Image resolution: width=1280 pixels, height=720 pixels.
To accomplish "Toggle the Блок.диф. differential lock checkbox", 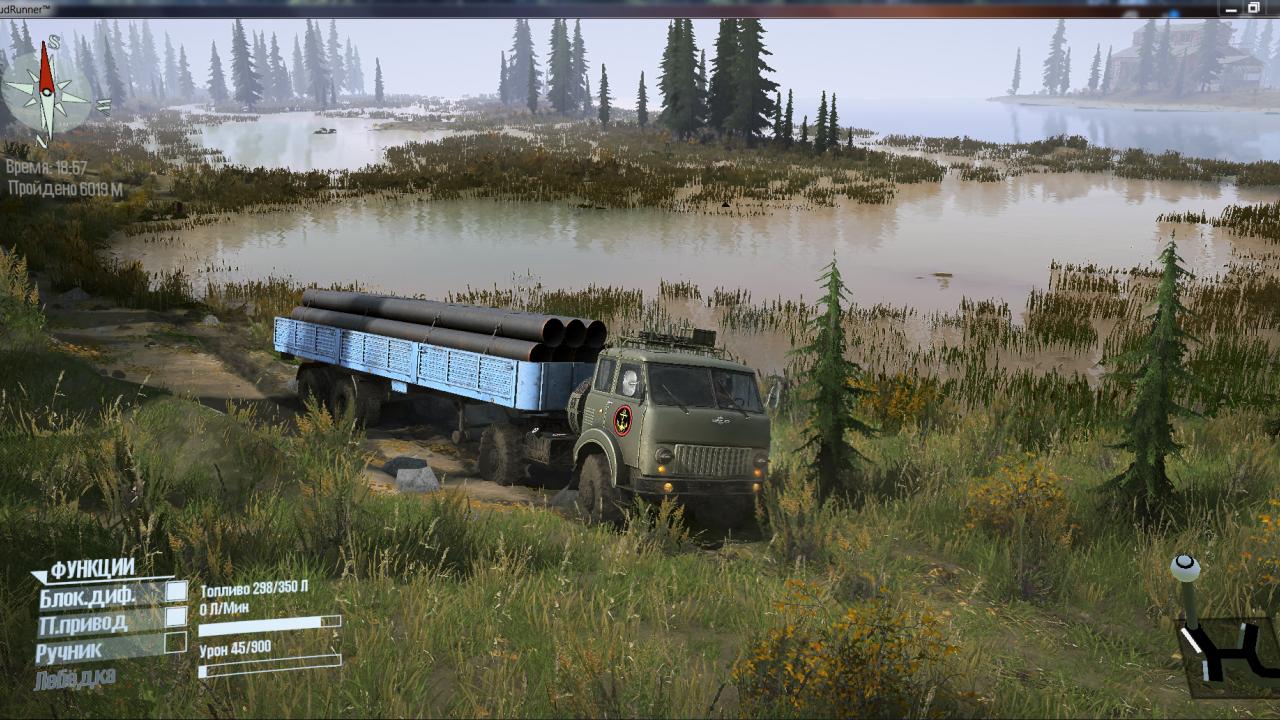I will tap(176, 592).
